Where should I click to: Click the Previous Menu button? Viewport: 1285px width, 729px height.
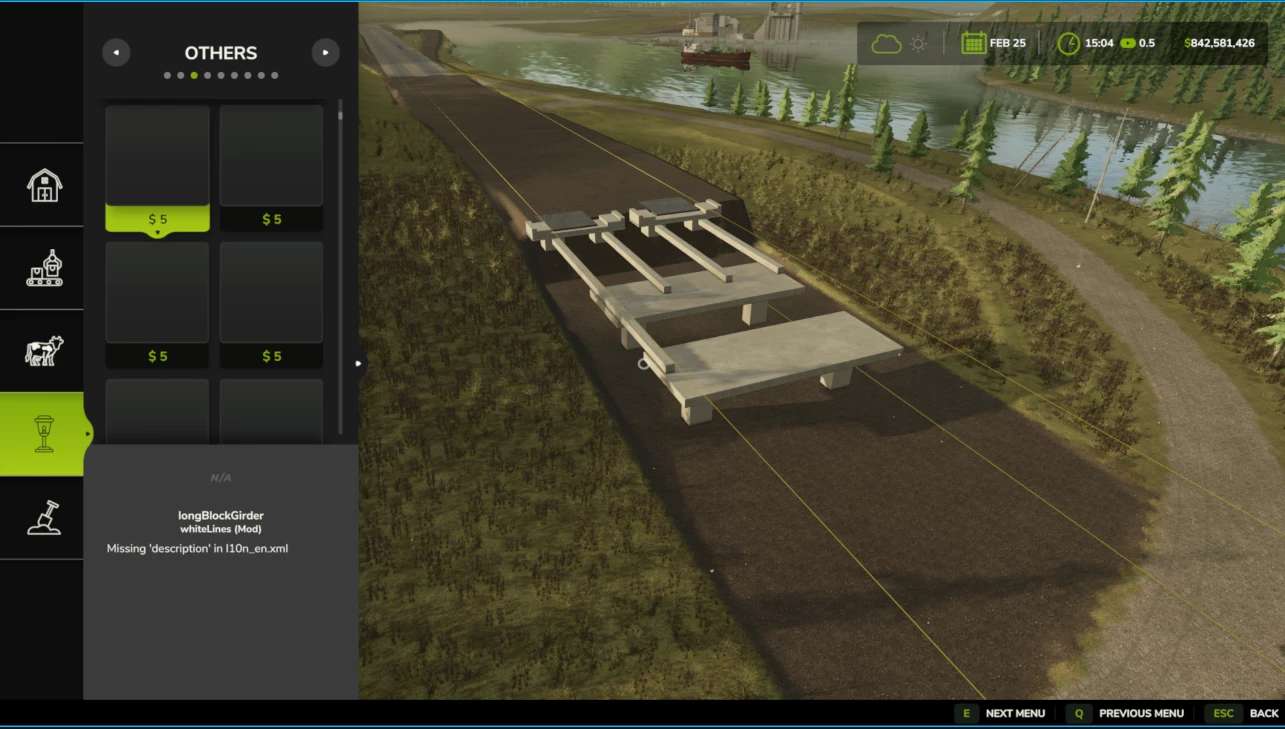pos(1129,713)
